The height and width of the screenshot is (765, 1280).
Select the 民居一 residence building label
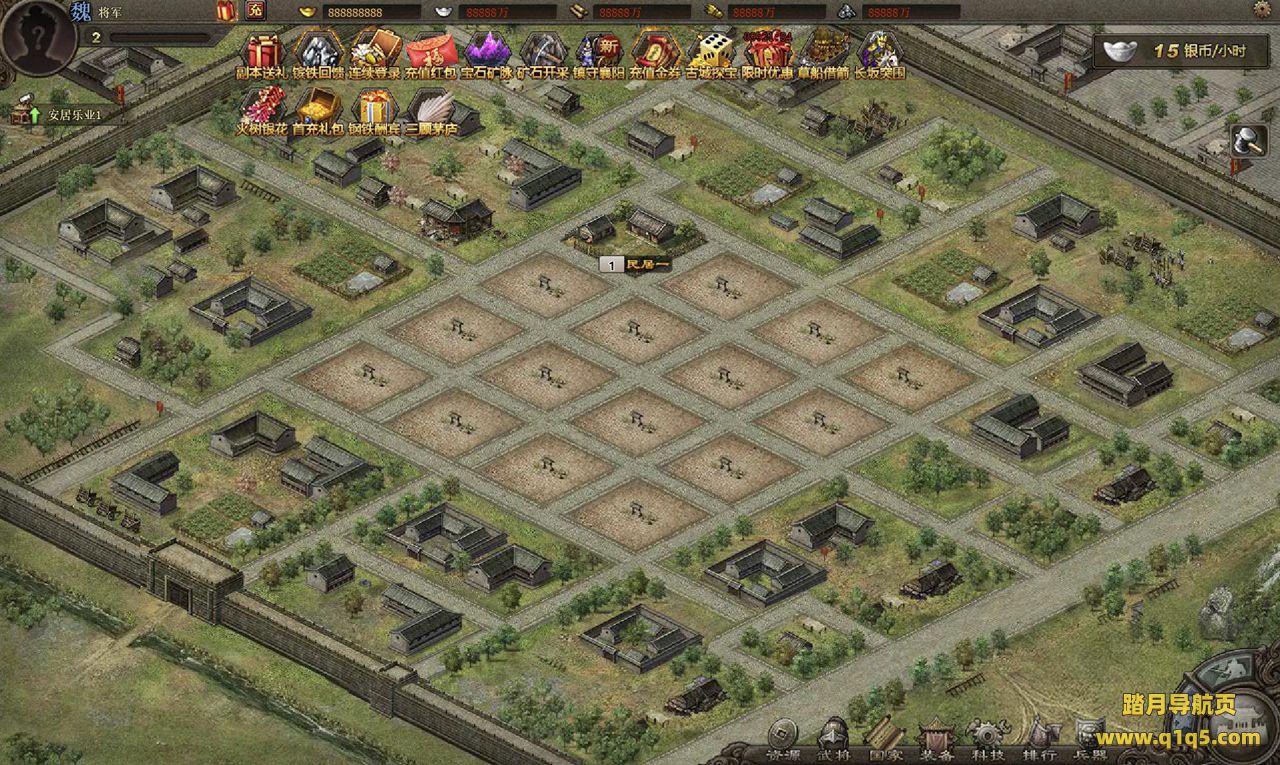(636, 264)
